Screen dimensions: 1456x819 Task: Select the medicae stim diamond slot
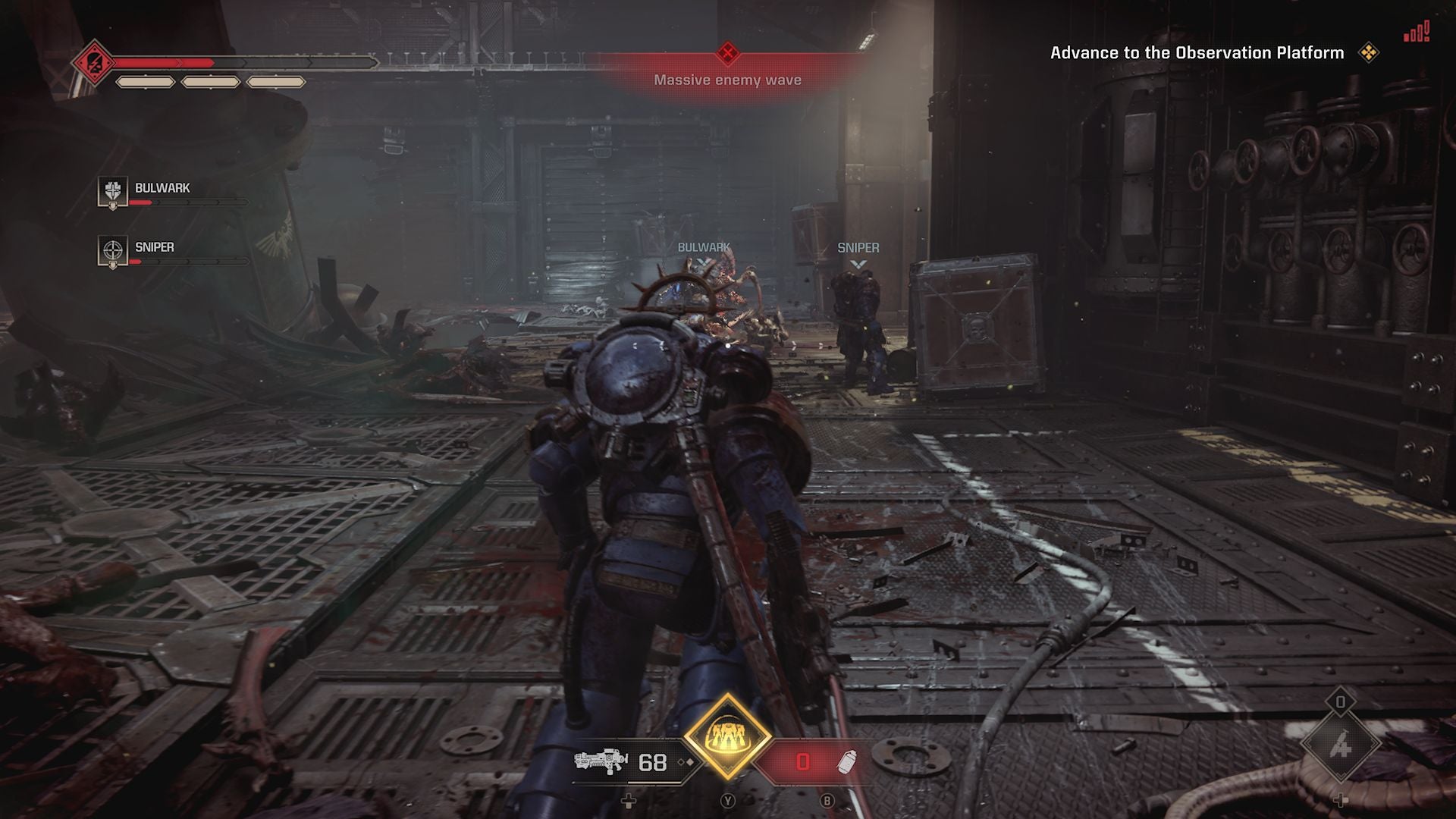pyautogui.click(x=1340, y=745)
